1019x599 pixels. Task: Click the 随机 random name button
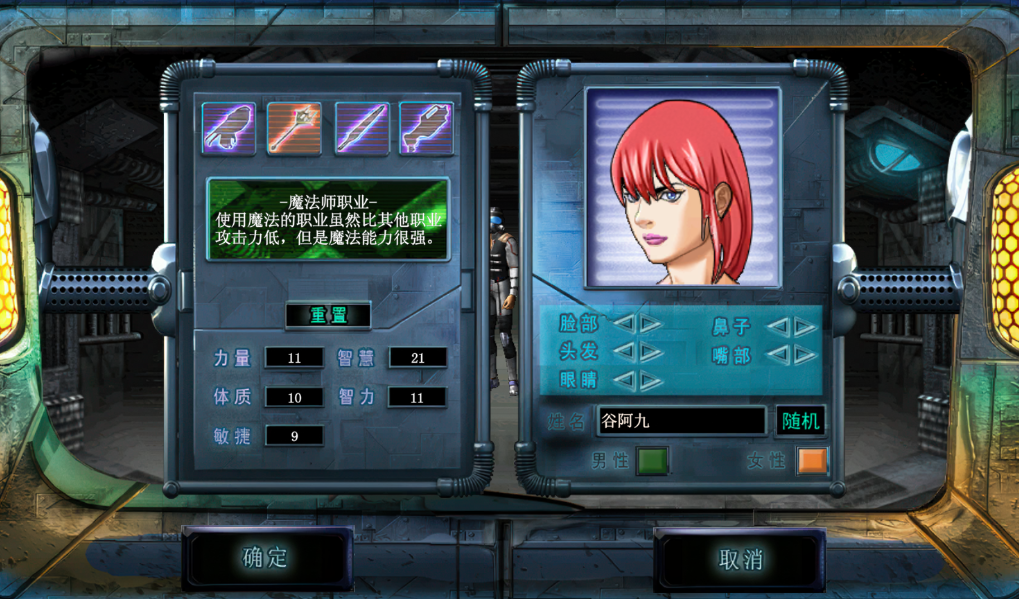[x=800, y=421]
